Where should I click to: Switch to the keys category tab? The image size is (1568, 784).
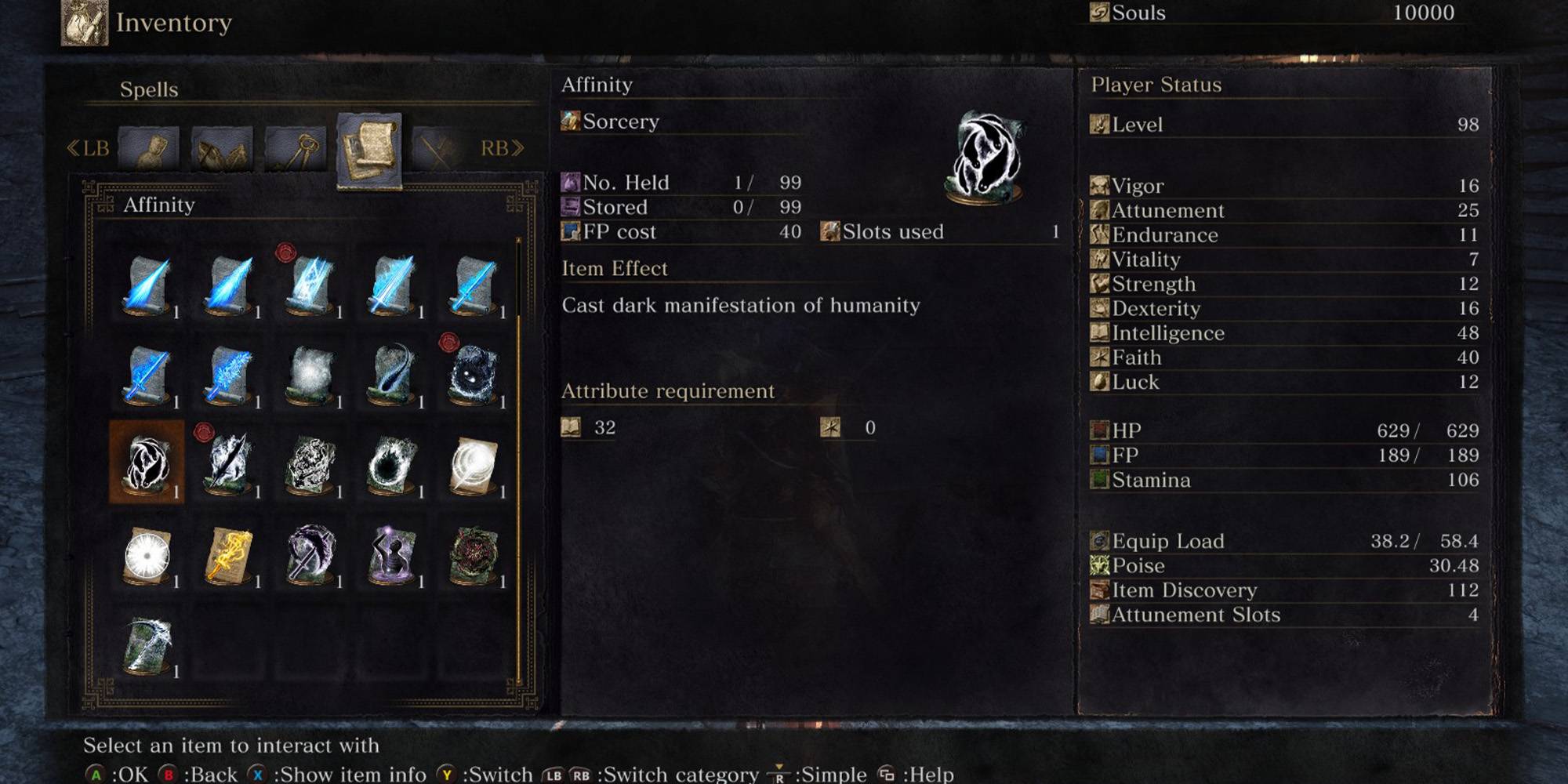pyautogui.click(x=296, y=147)
